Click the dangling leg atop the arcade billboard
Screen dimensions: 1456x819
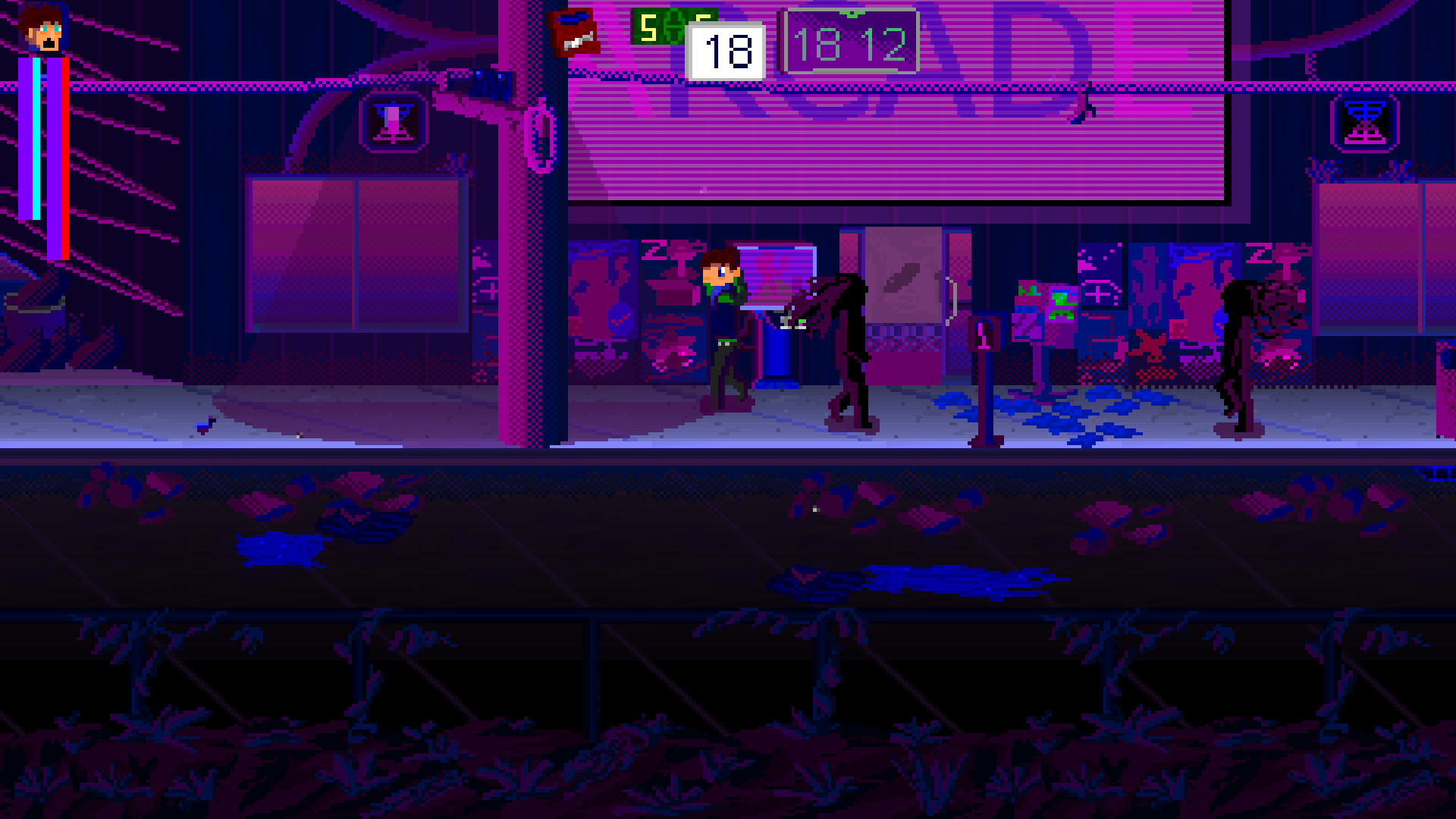pos(1084,102)
